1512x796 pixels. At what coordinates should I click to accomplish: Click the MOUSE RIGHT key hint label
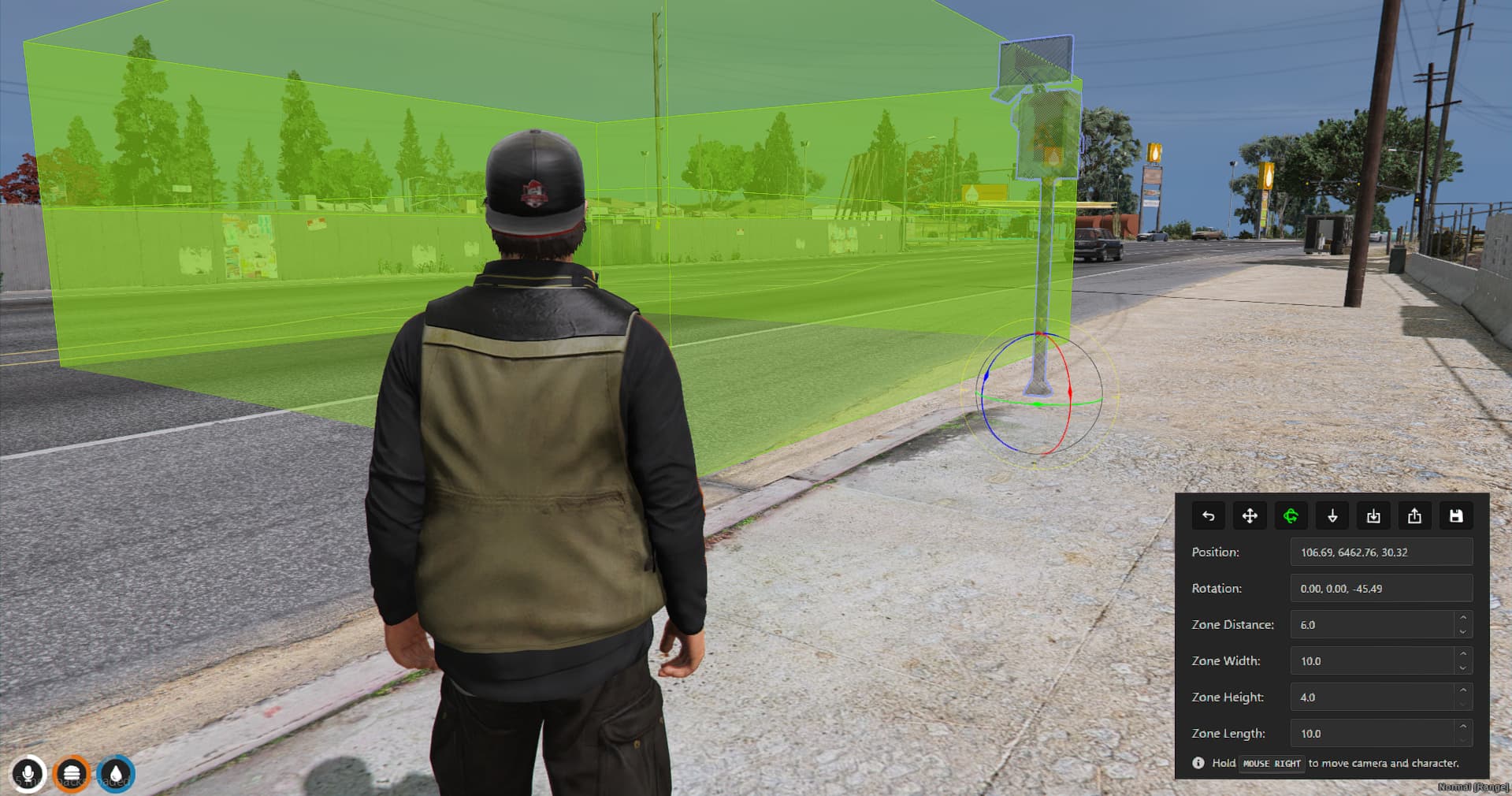[x=1272, y=763]
